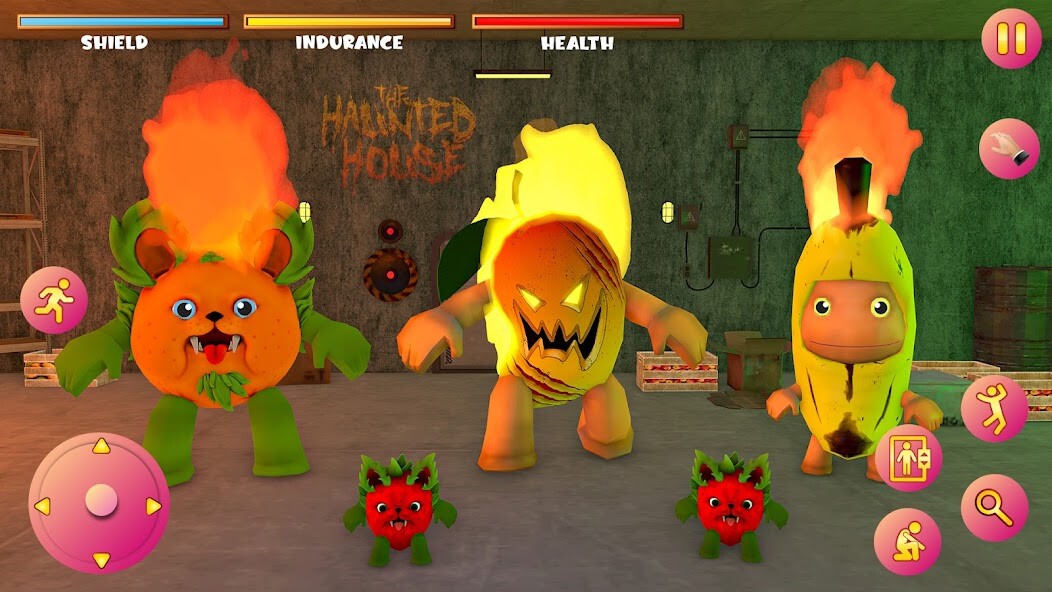The image size is (1052, 592).
Task: Activate the running figure sprint button
Action: tap(54, 300)
